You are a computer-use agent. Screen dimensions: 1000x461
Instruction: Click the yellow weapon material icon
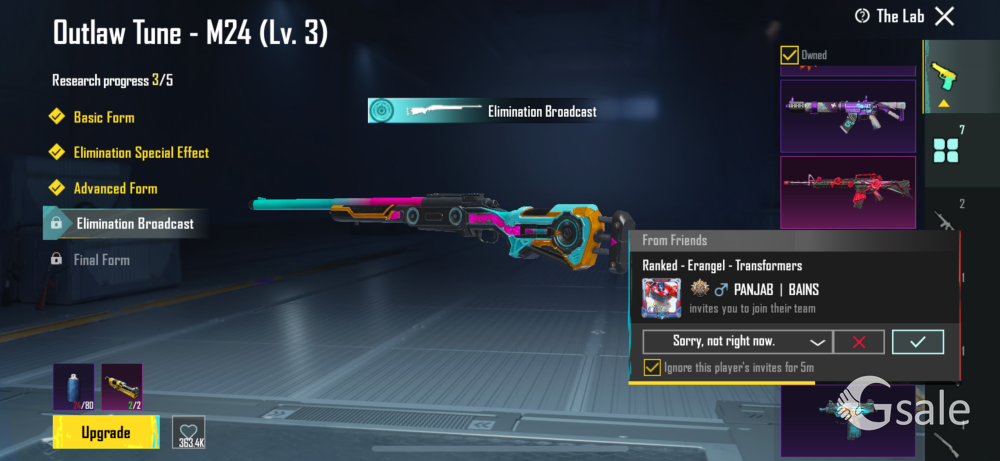[122, 387]
